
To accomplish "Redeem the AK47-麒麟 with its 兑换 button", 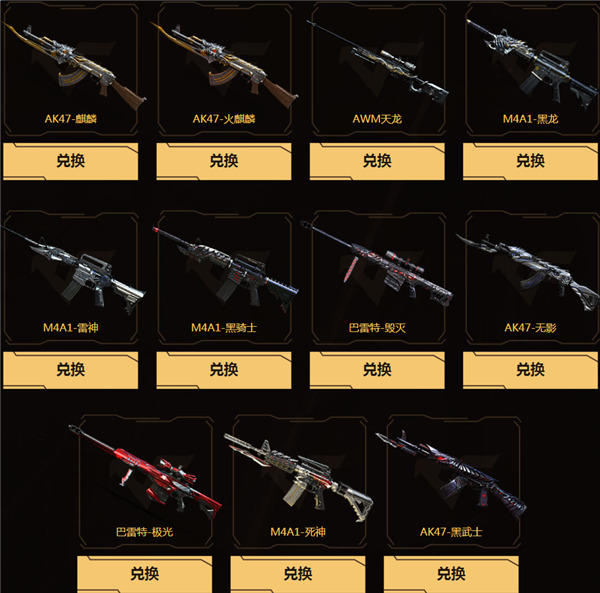I will 69,160.
